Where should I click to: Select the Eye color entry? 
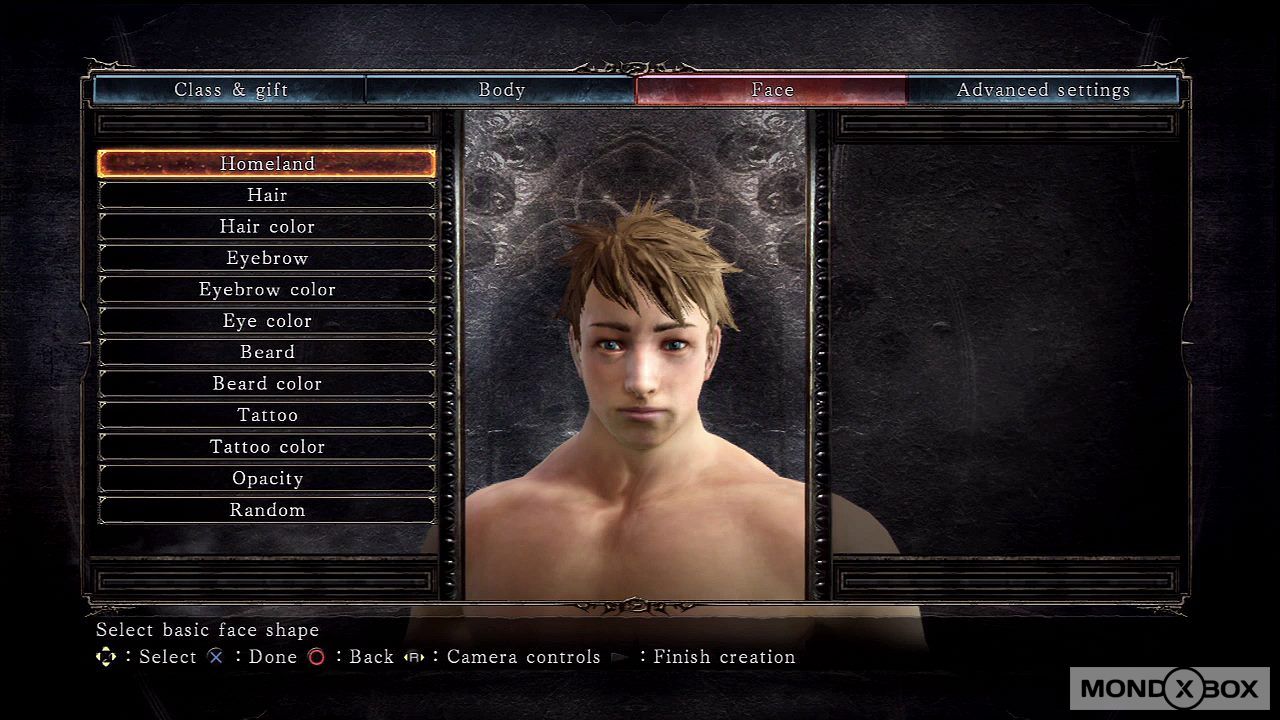(267, 321)
